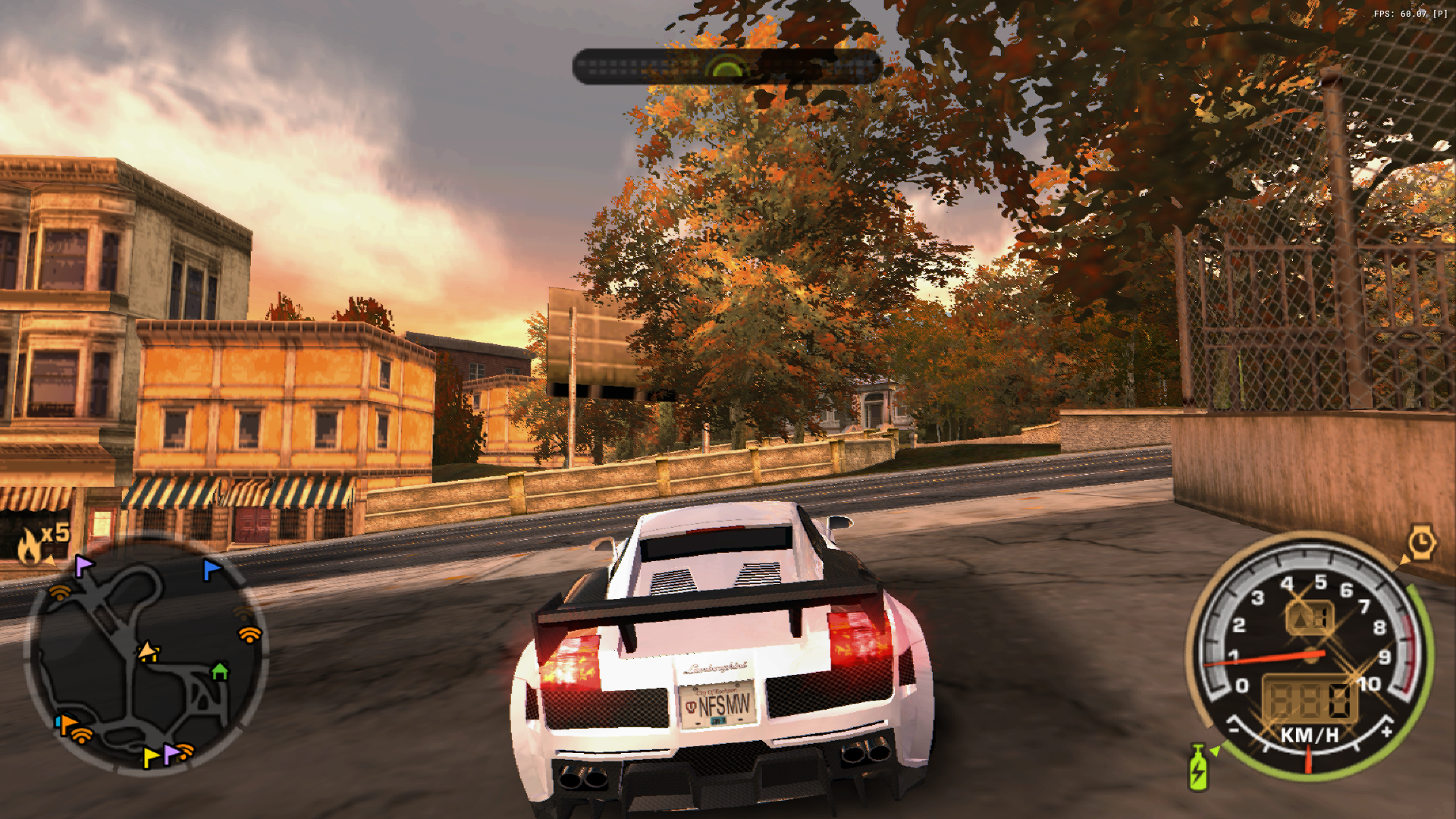
Task: Activate the green nitrous bottle icon
Action: pyautogui.click(x=1198, y=767)
